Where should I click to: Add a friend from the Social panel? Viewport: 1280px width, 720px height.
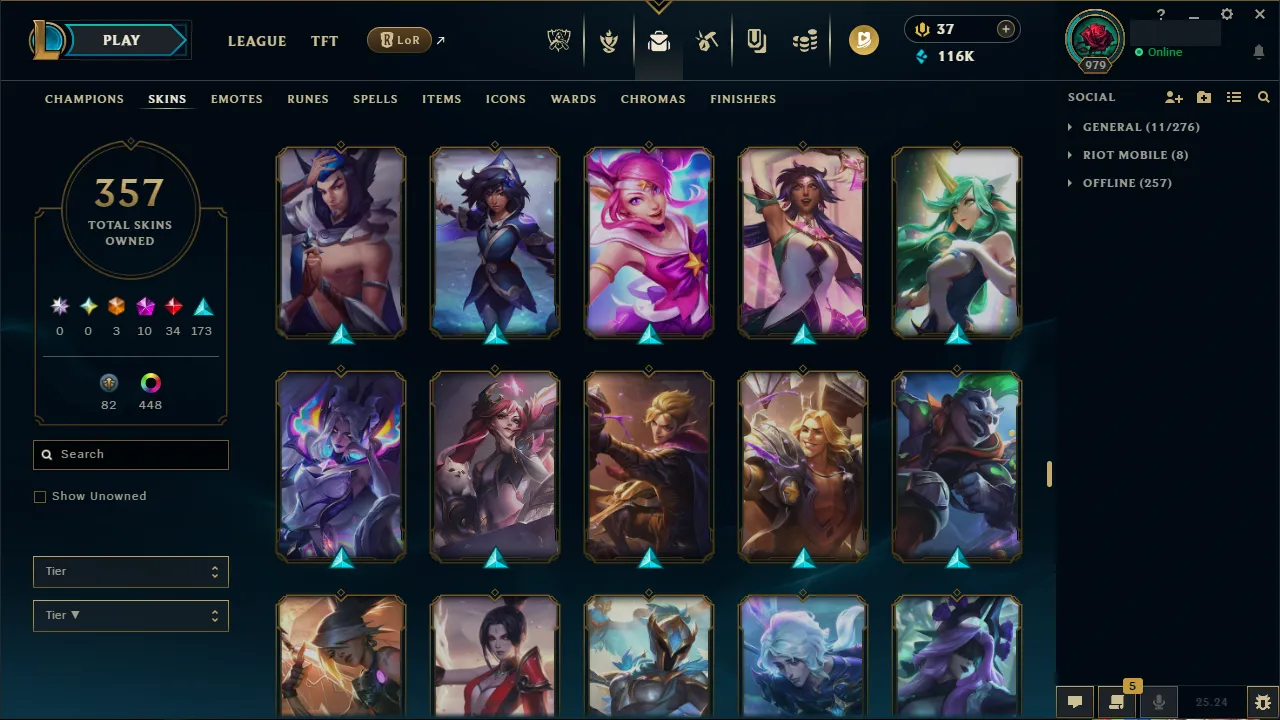(1173, 97)
